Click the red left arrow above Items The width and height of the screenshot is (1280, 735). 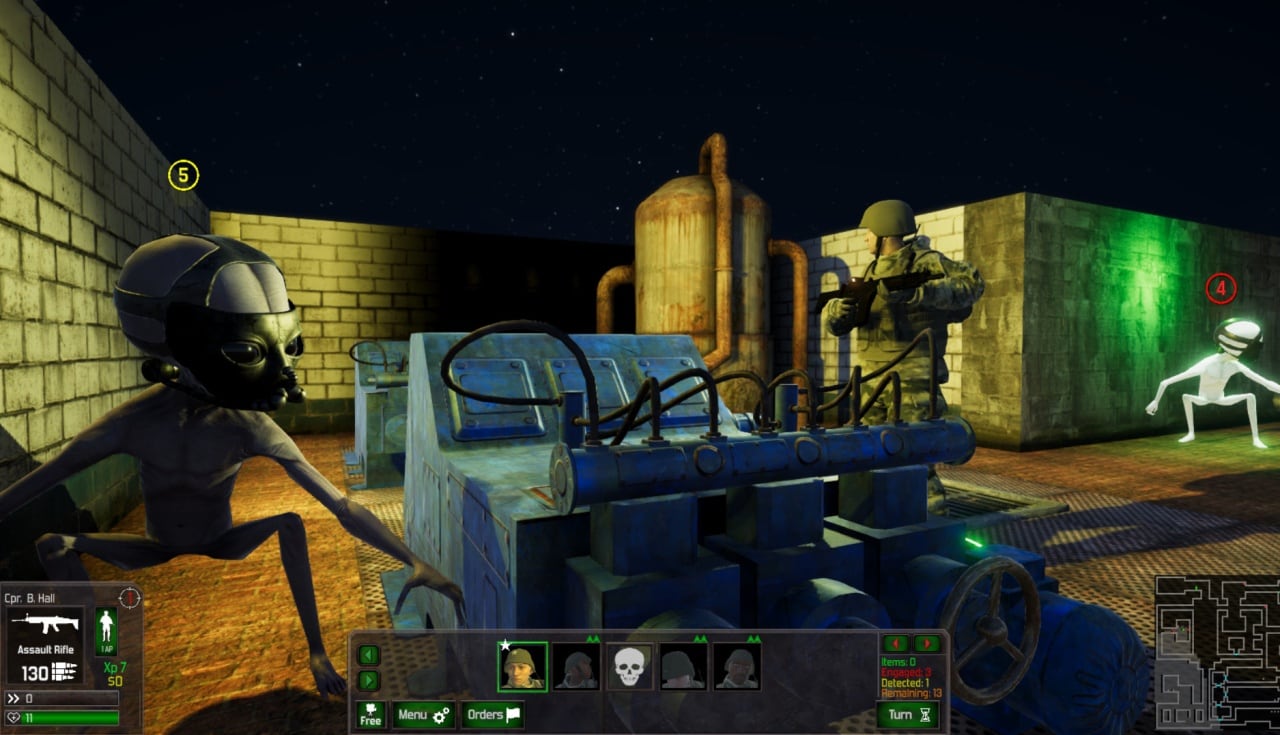895,643
